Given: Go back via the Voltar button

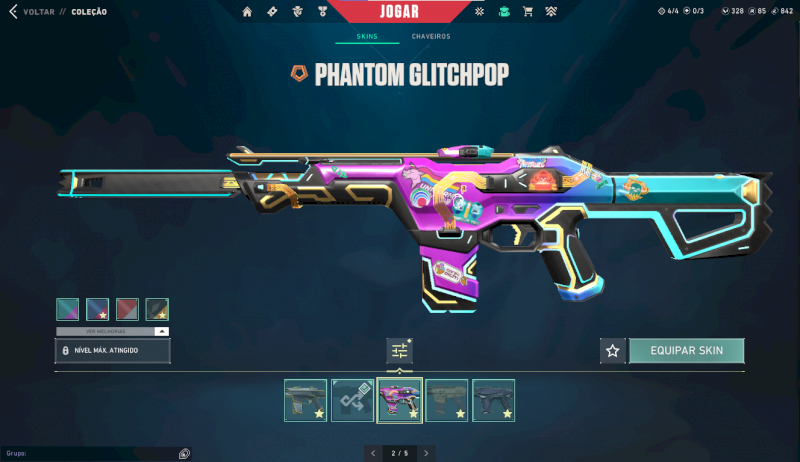Looking at the screenshot, I should [x=32, y=12].
